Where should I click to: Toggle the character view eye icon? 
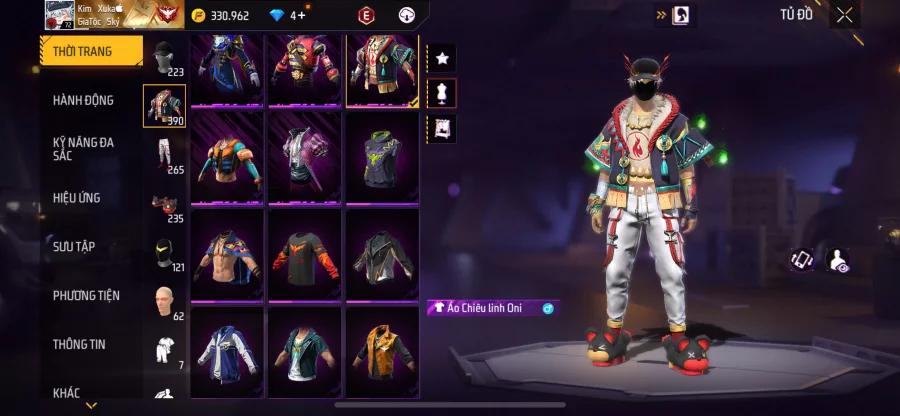point(840,260)
